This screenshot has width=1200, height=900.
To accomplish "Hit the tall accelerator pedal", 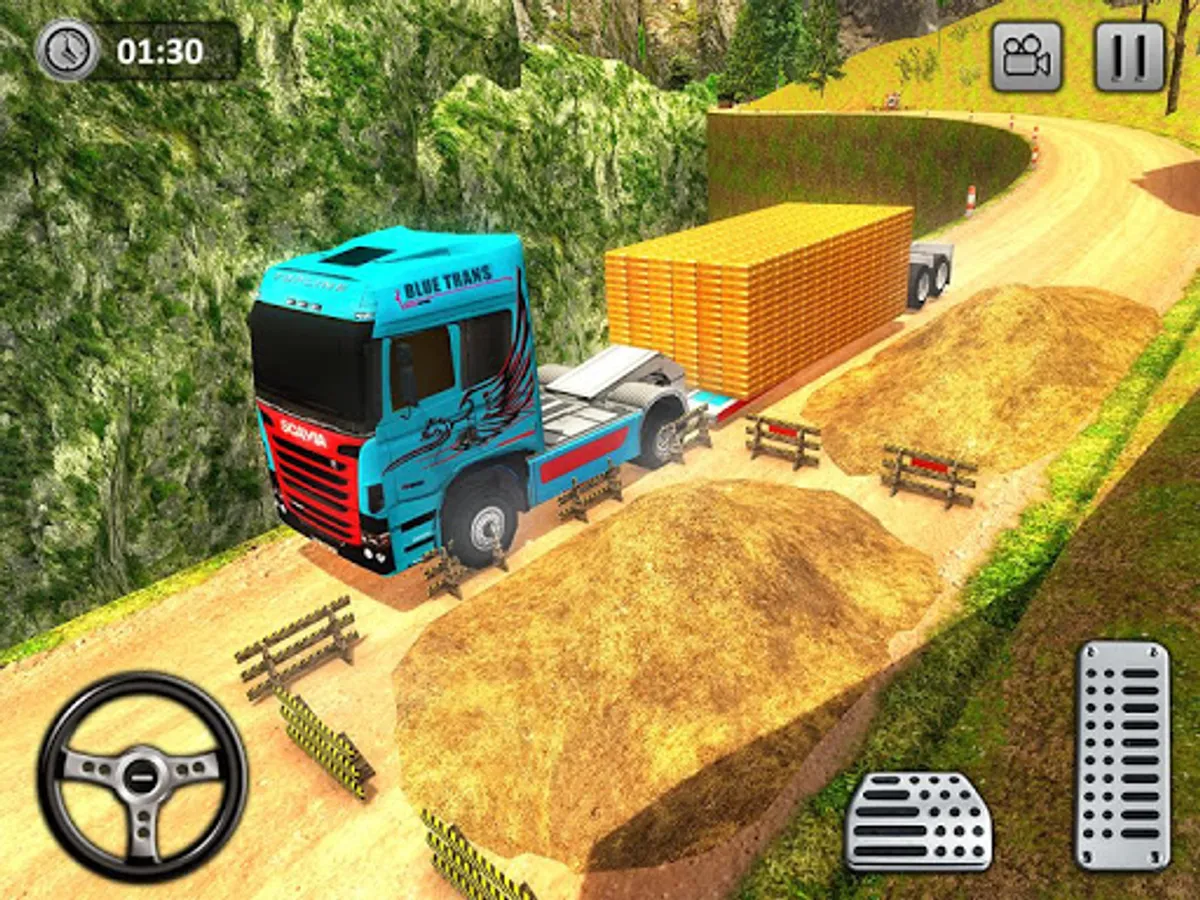I will [x=1122, y=755].
